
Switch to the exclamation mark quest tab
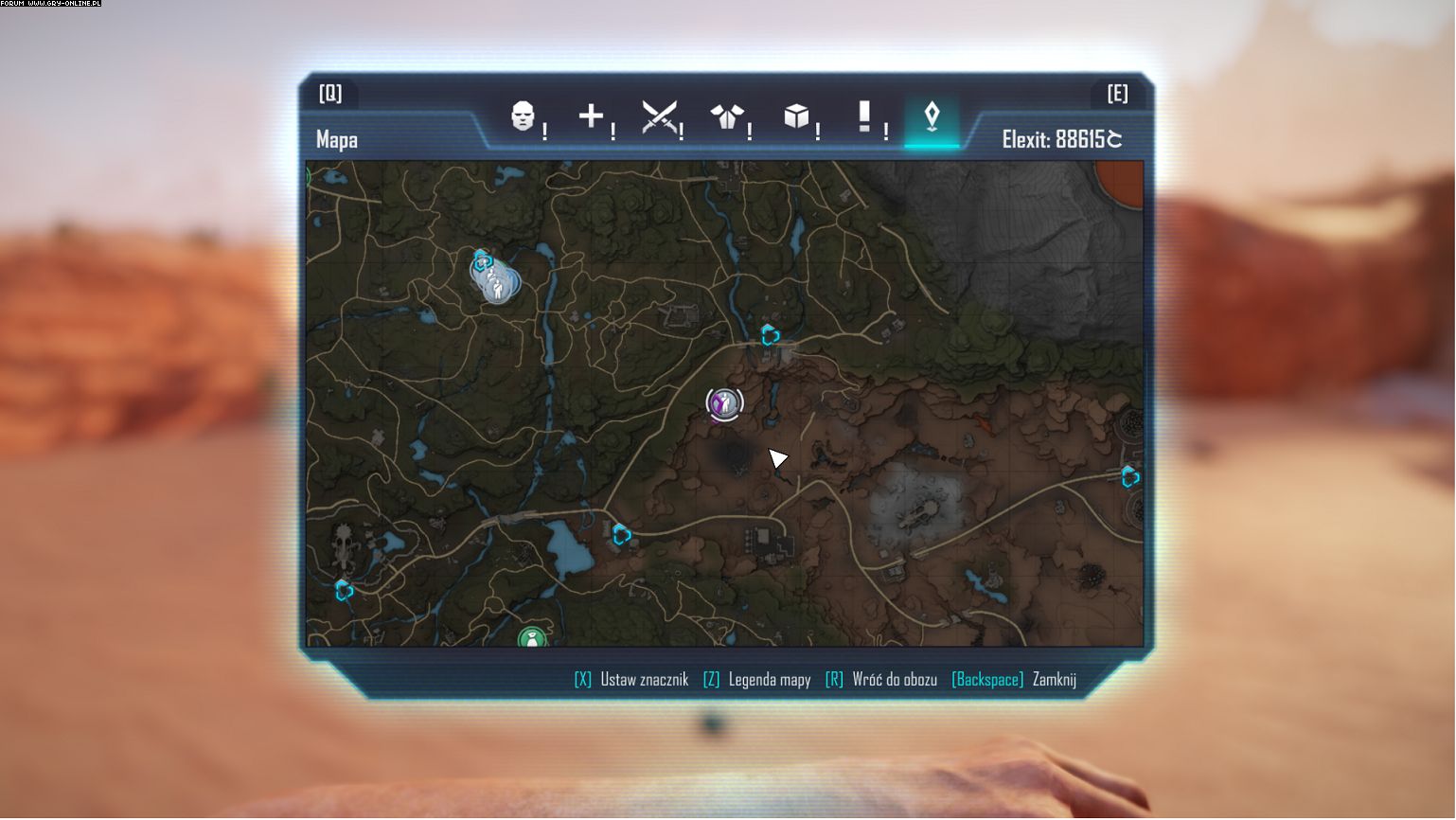click(863, 116)
